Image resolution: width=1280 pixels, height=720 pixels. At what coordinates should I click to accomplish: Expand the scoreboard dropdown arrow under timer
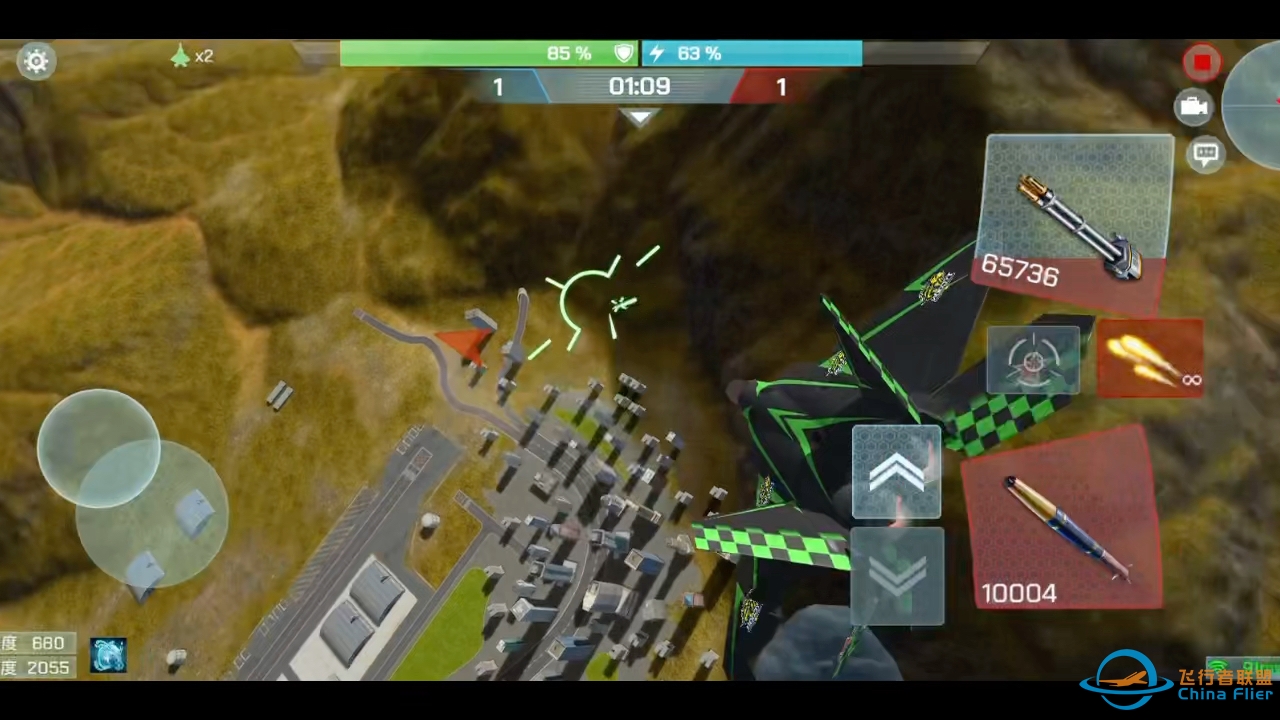pyautogui.click(x=639, y=118)
